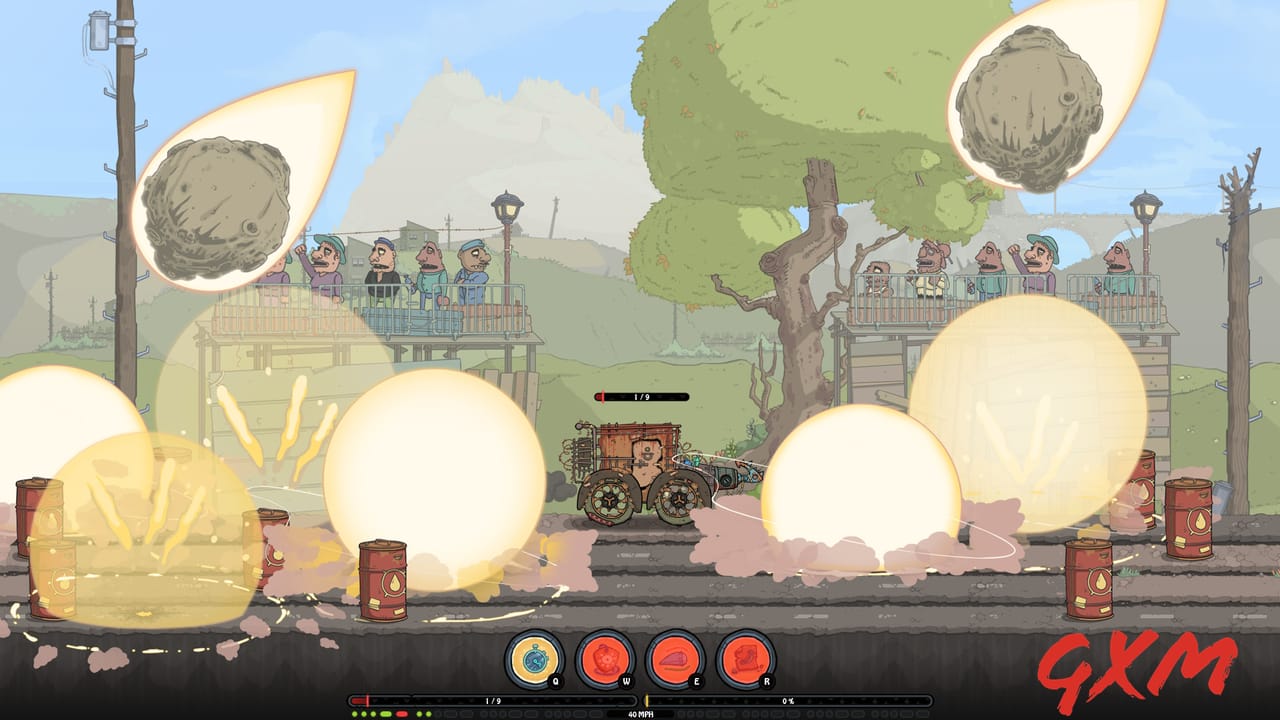1280x720 pixels.
Task: Click the red status pip beside the green dots
Action: 401,714
